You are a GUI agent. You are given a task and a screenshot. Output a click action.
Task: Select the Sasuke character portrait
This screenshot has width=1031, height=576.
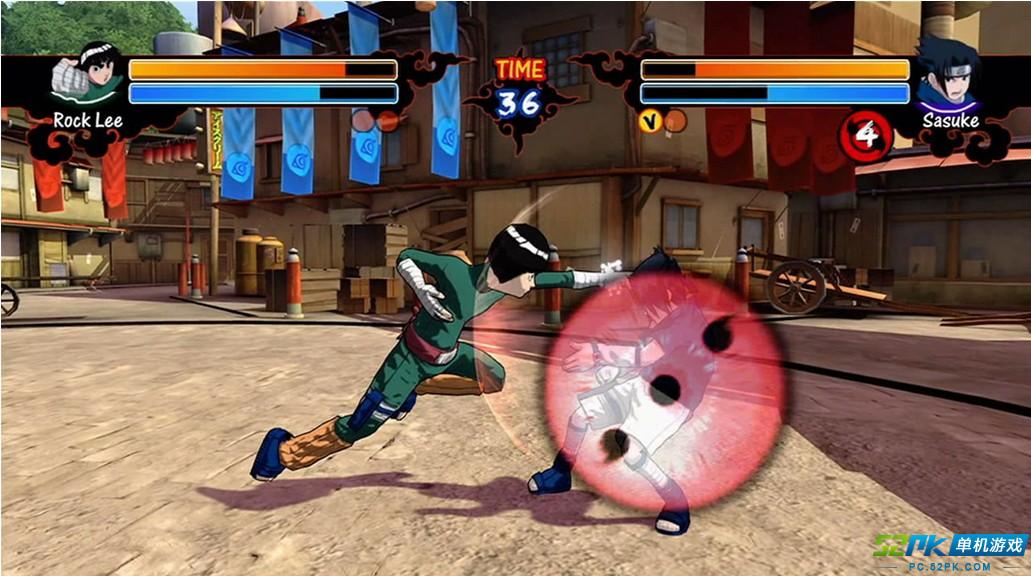click(x=946, y=78)
